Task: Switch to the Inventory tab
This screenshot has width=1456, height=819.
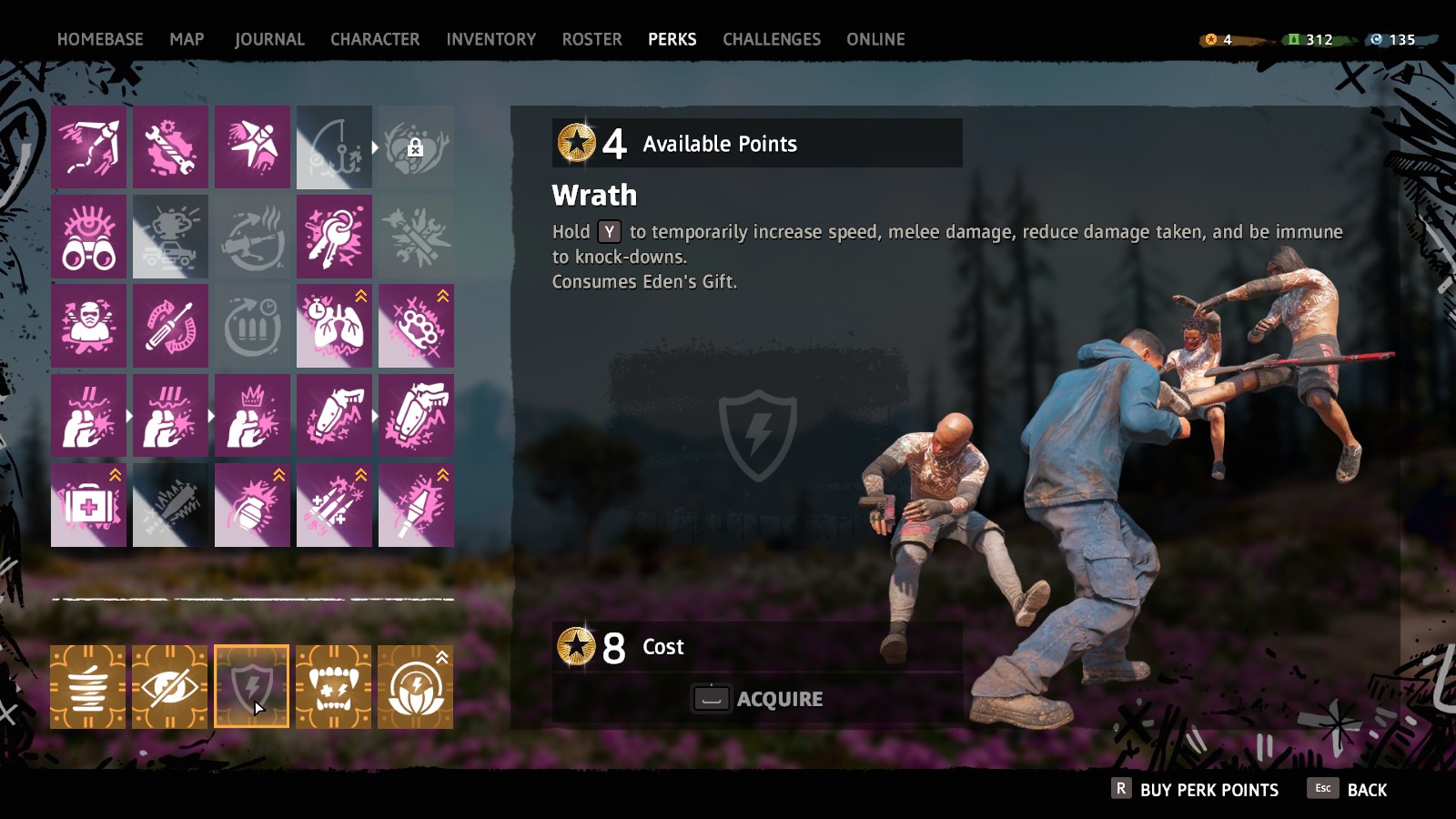Action: [491, 39]
